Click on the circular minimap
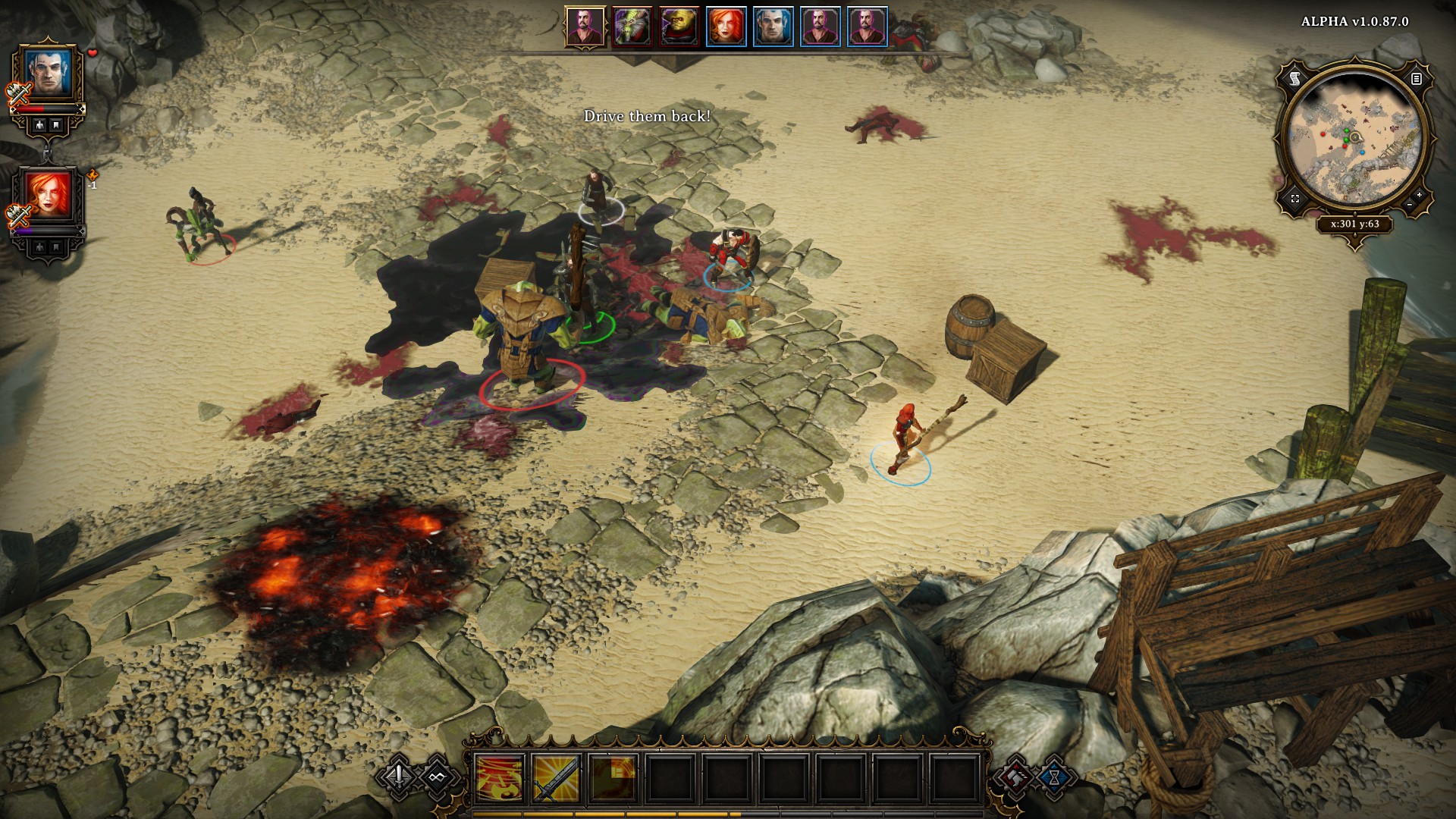1456x819 pixels. click(x=1355, y=139)
